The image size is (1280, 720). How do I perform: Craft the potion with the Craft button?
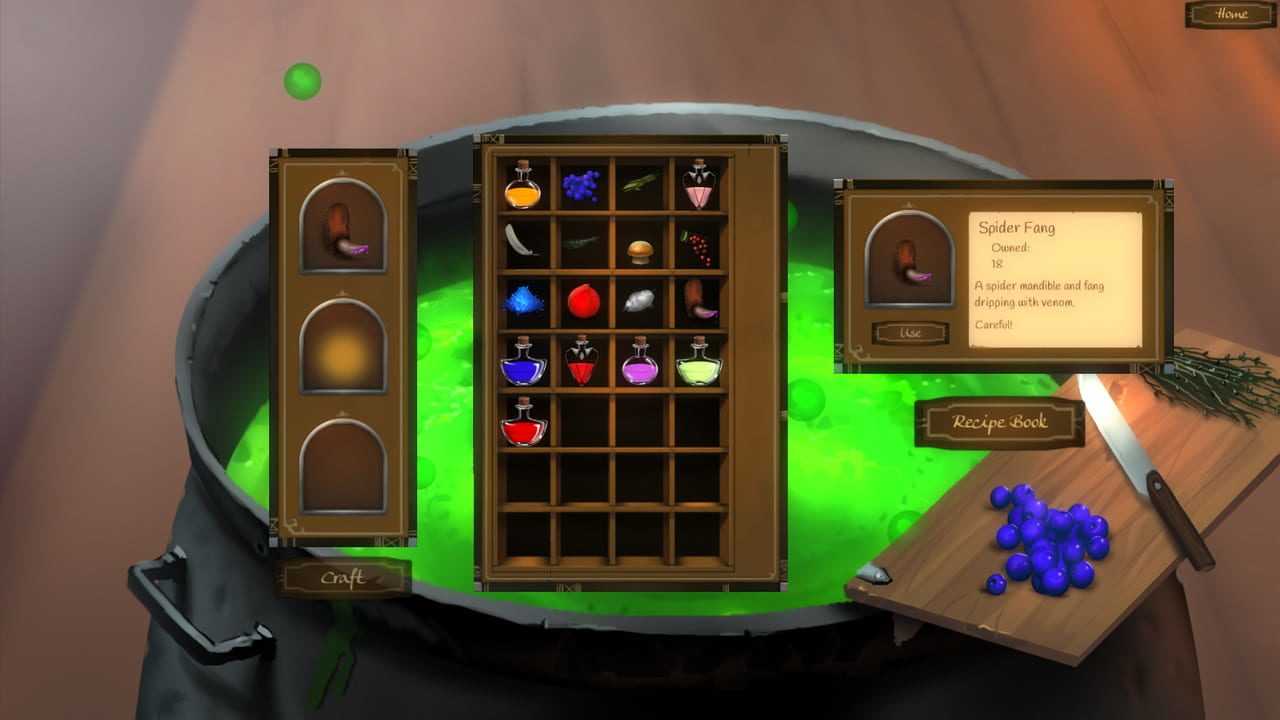(343, 578)
